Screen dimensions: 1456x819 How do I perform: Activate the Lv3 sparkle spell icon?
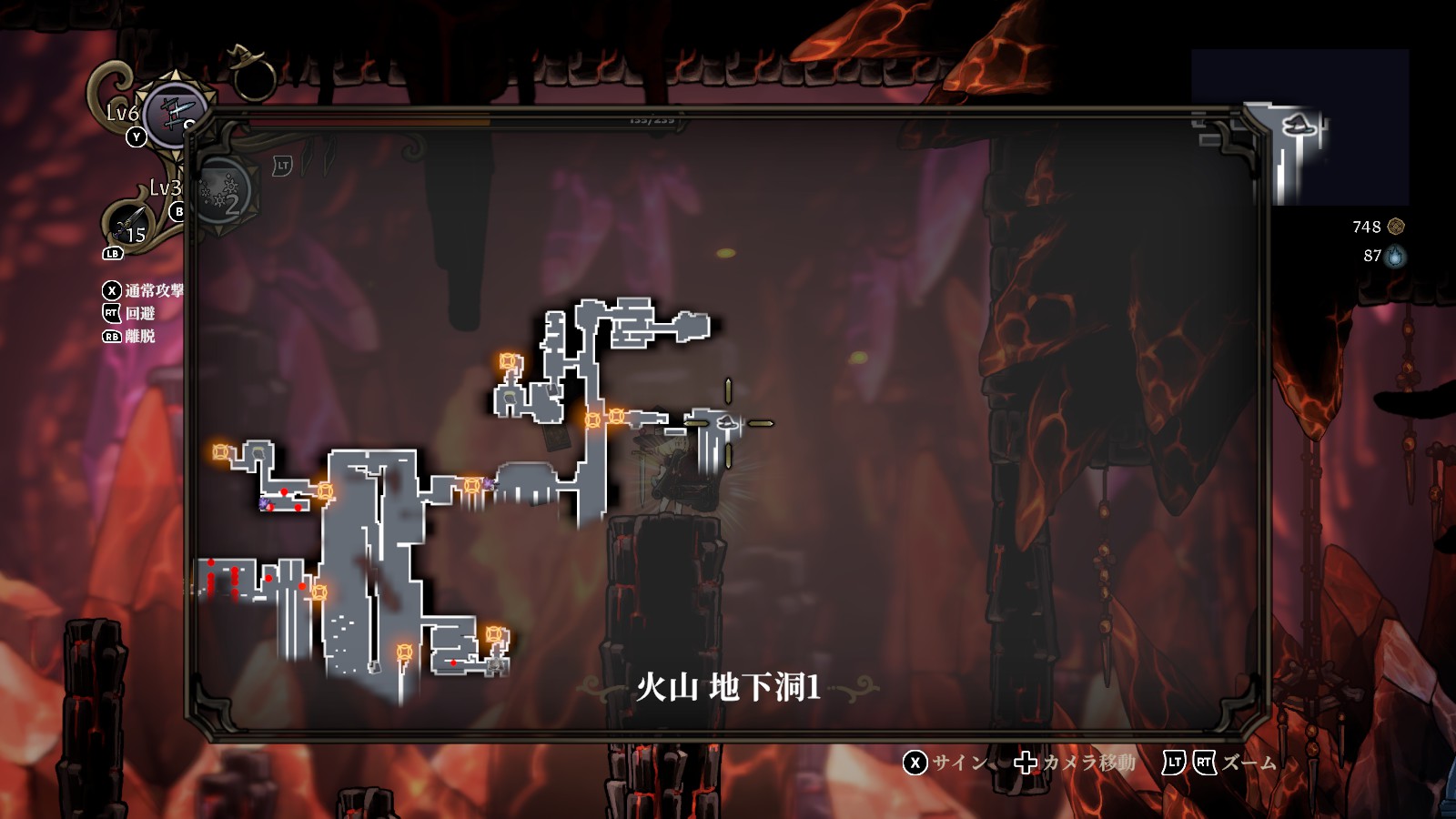click(x=220, y=193)
